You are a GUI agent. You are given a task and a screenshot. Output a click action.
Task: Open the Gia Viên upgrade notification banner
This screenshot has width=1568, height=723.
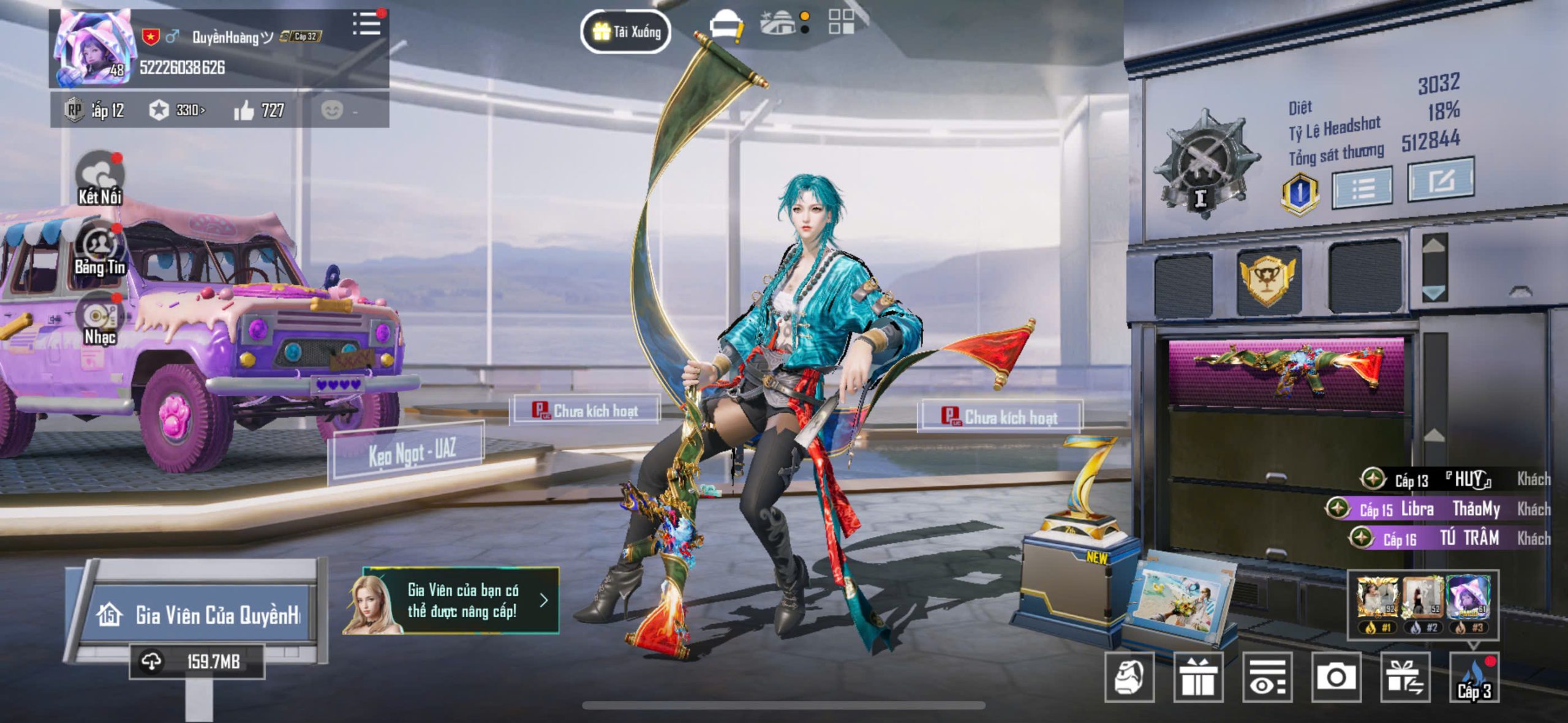(451, 601)
